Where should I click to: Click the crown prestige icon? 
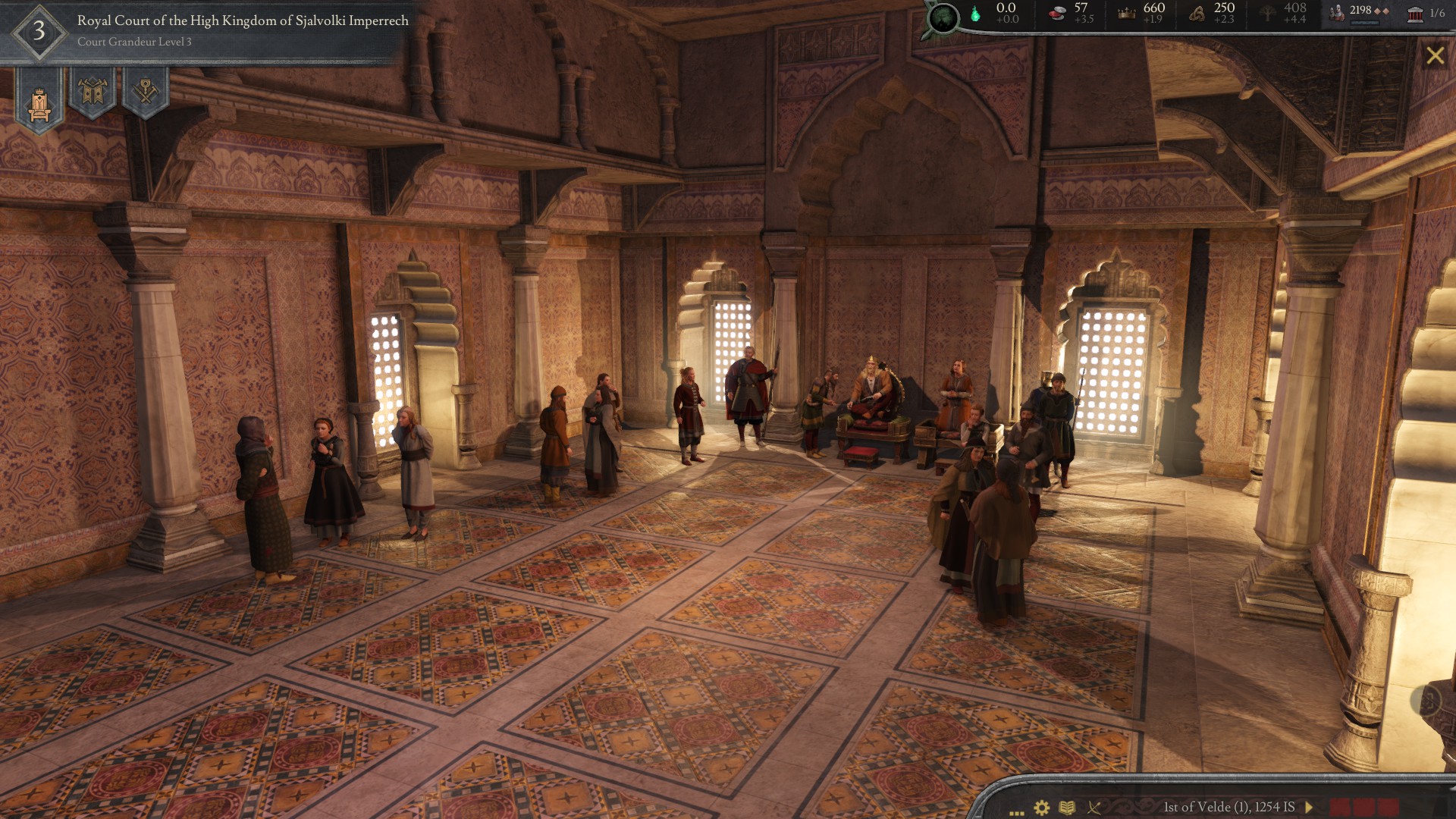(1127, 13)
